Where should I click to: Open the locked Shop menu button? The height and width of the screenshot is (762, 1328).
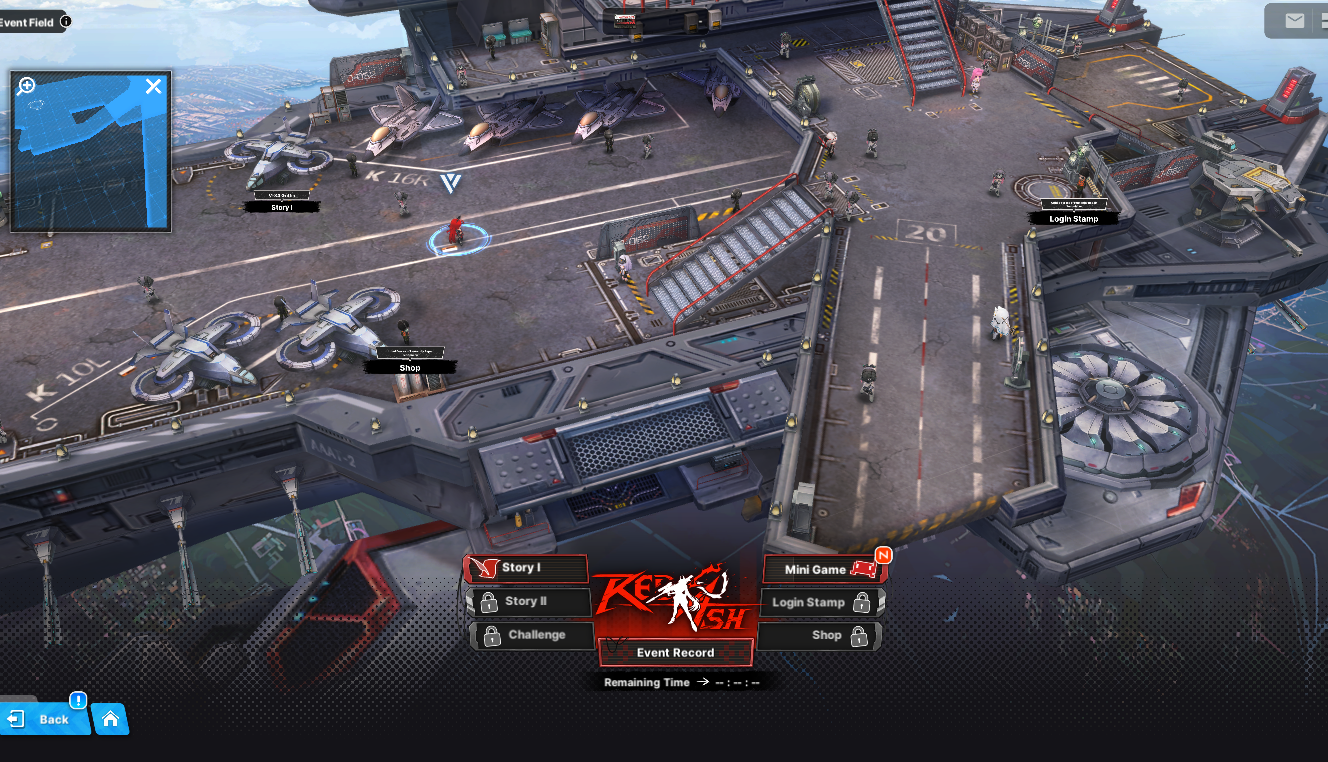click(x=821, y=636)
